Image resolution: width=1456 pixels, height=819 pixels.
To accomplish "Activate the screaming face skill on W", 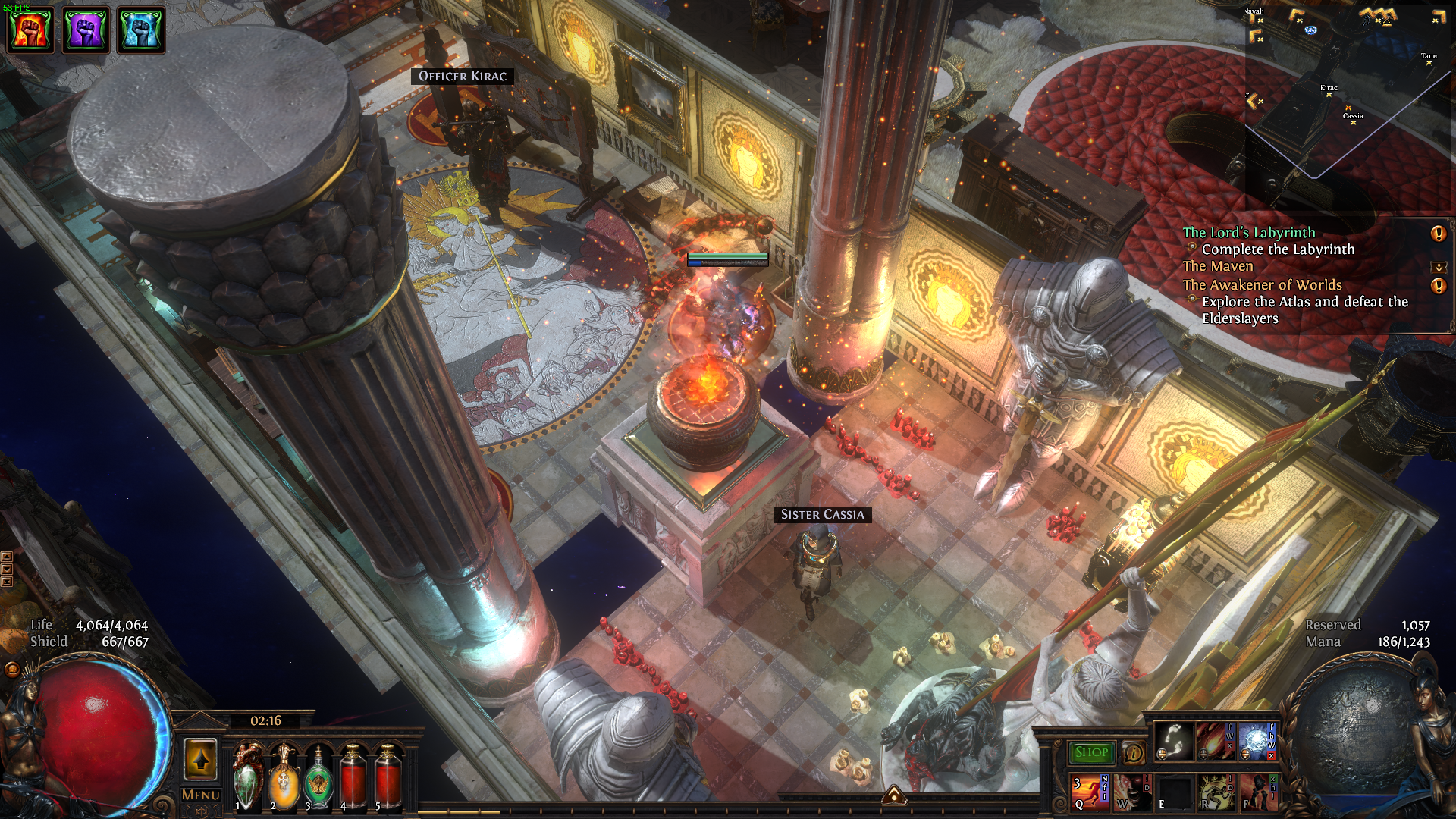I will coord(1131,792).
